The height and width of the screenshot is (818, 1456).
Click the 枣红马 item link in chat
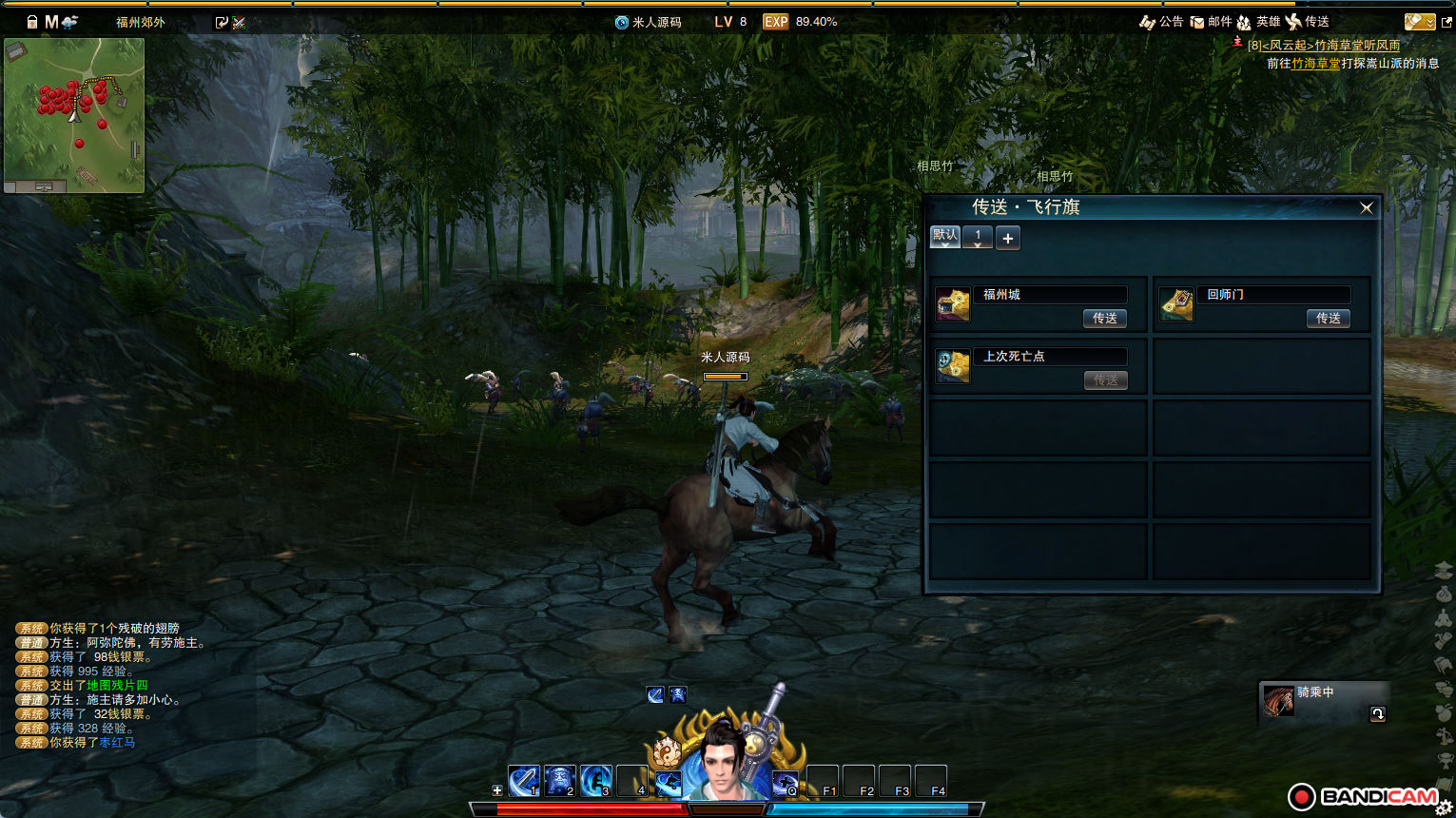click(117, 743)
